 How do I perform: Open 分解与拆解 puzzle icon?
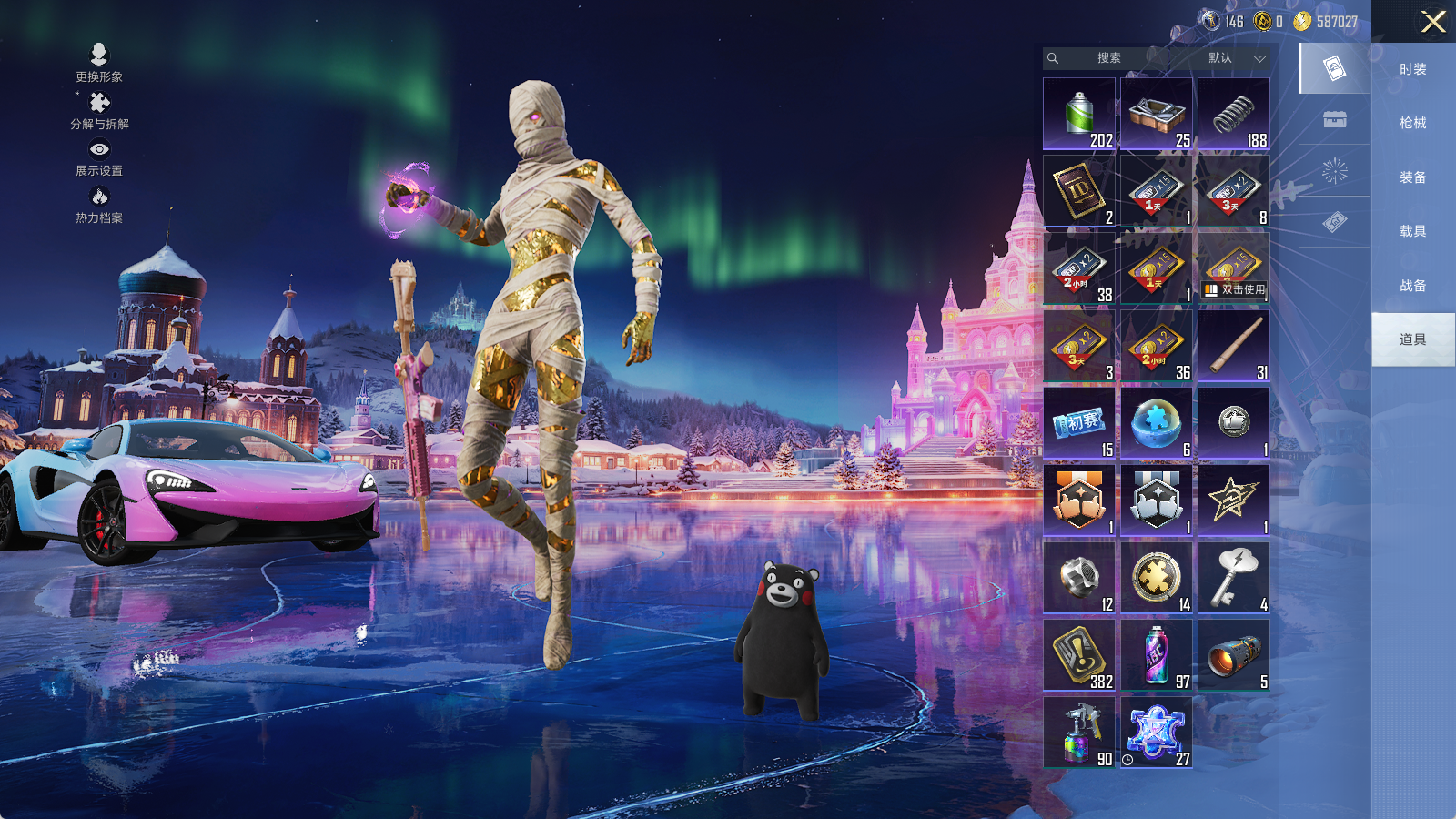(99, 110)
